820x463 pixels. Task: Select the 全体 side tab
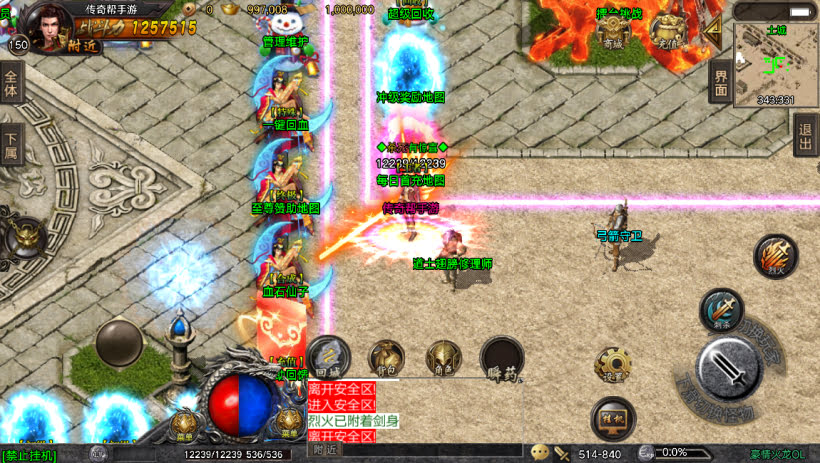11,83
